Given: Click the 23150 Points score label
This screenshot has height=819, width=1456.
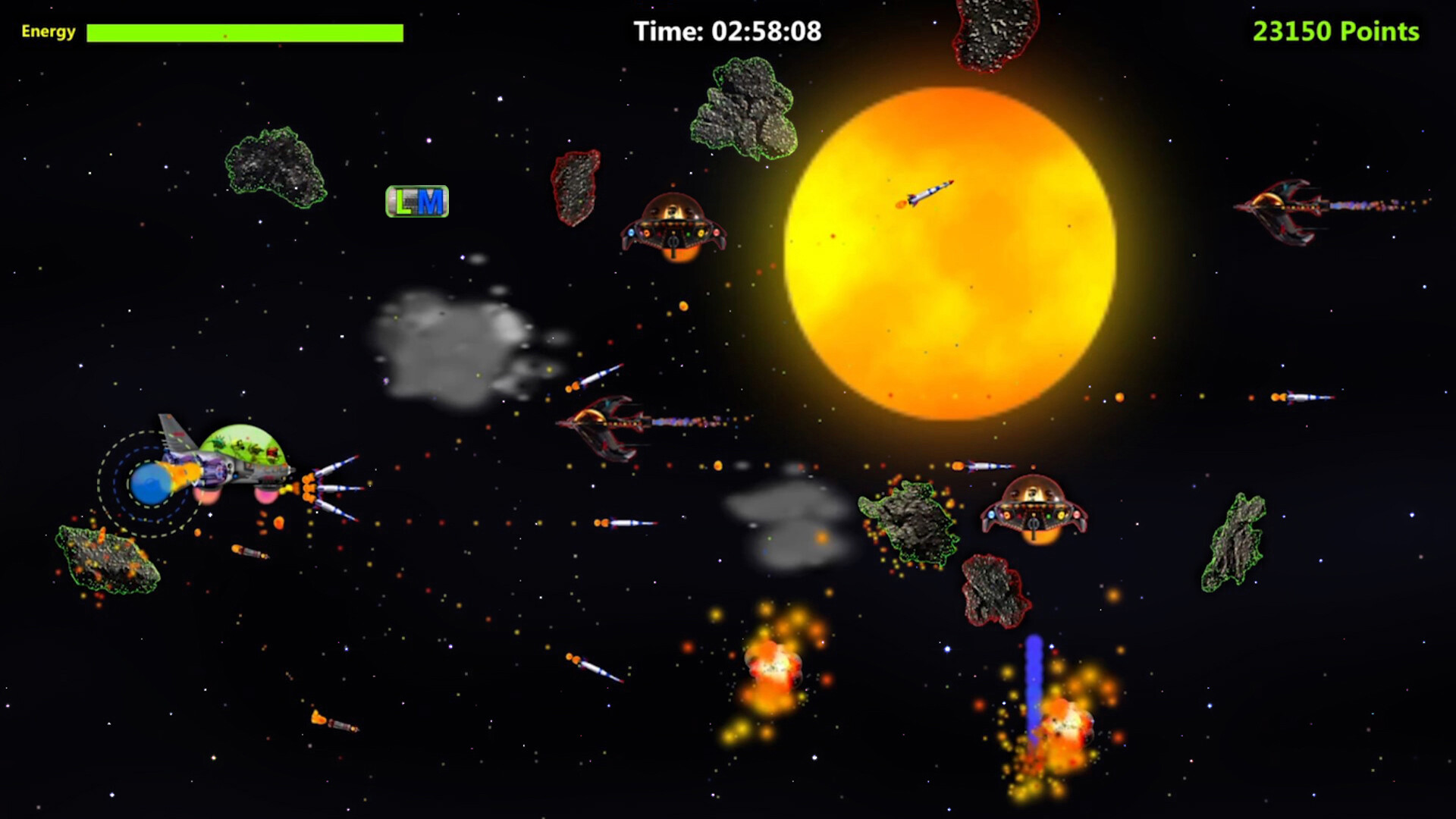Looking at the screenshot, I should 1337,32.
